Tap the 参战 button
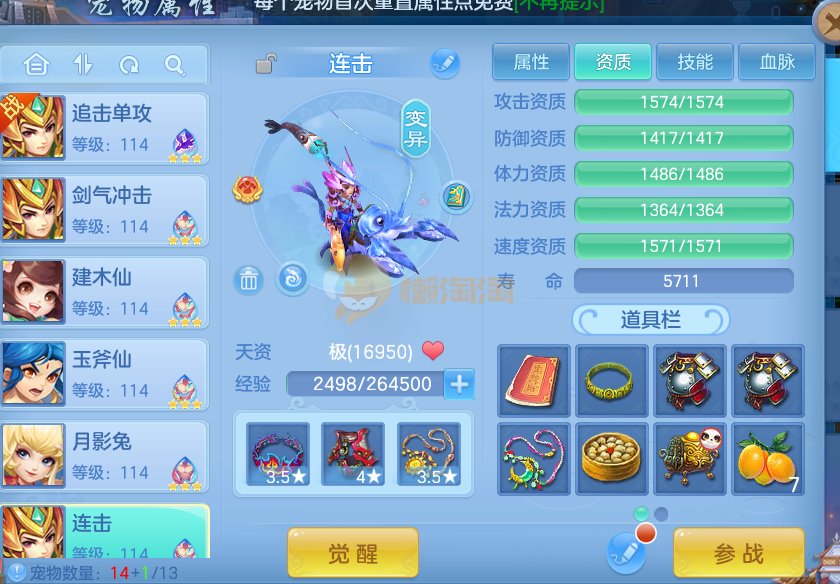The height and width of the screenshot is (584, 840). point(738,553)
